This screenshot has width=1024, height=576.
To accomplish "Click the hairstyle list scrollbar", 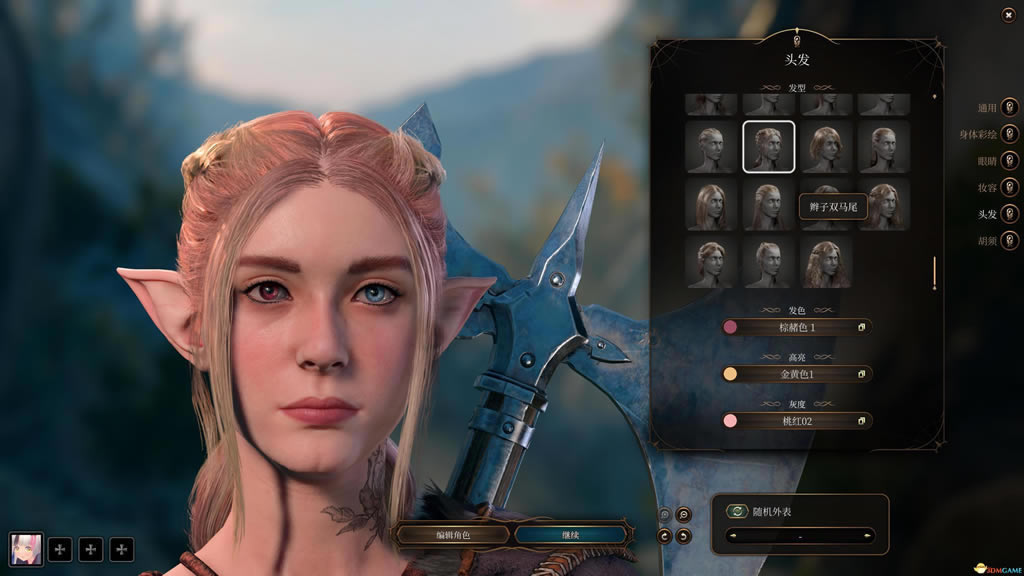I will click(935, 273).
